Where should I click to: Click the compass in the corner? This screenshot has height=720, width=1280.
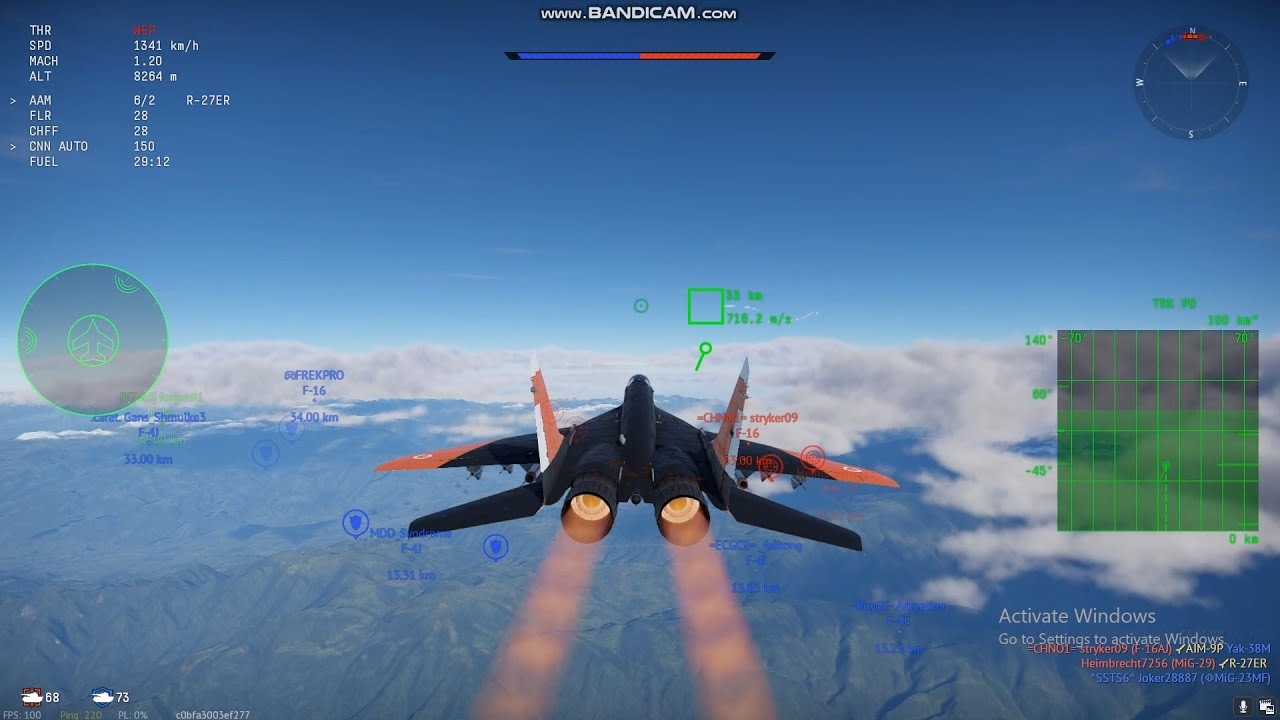1191,82
